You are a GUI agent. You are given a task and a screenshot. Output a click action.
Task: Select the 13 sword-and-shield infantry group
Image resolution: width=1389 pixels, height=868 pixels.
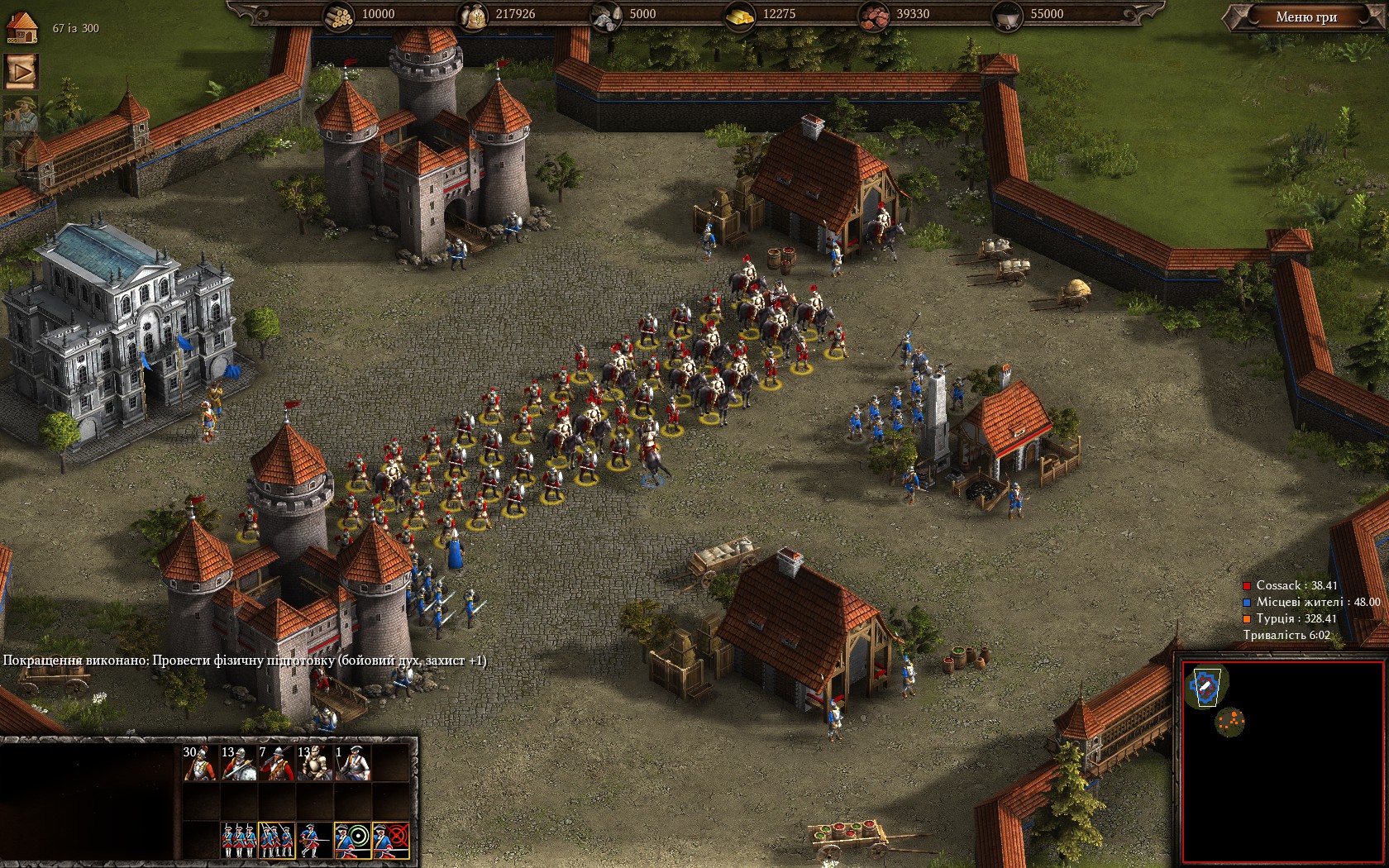[239, 764]
